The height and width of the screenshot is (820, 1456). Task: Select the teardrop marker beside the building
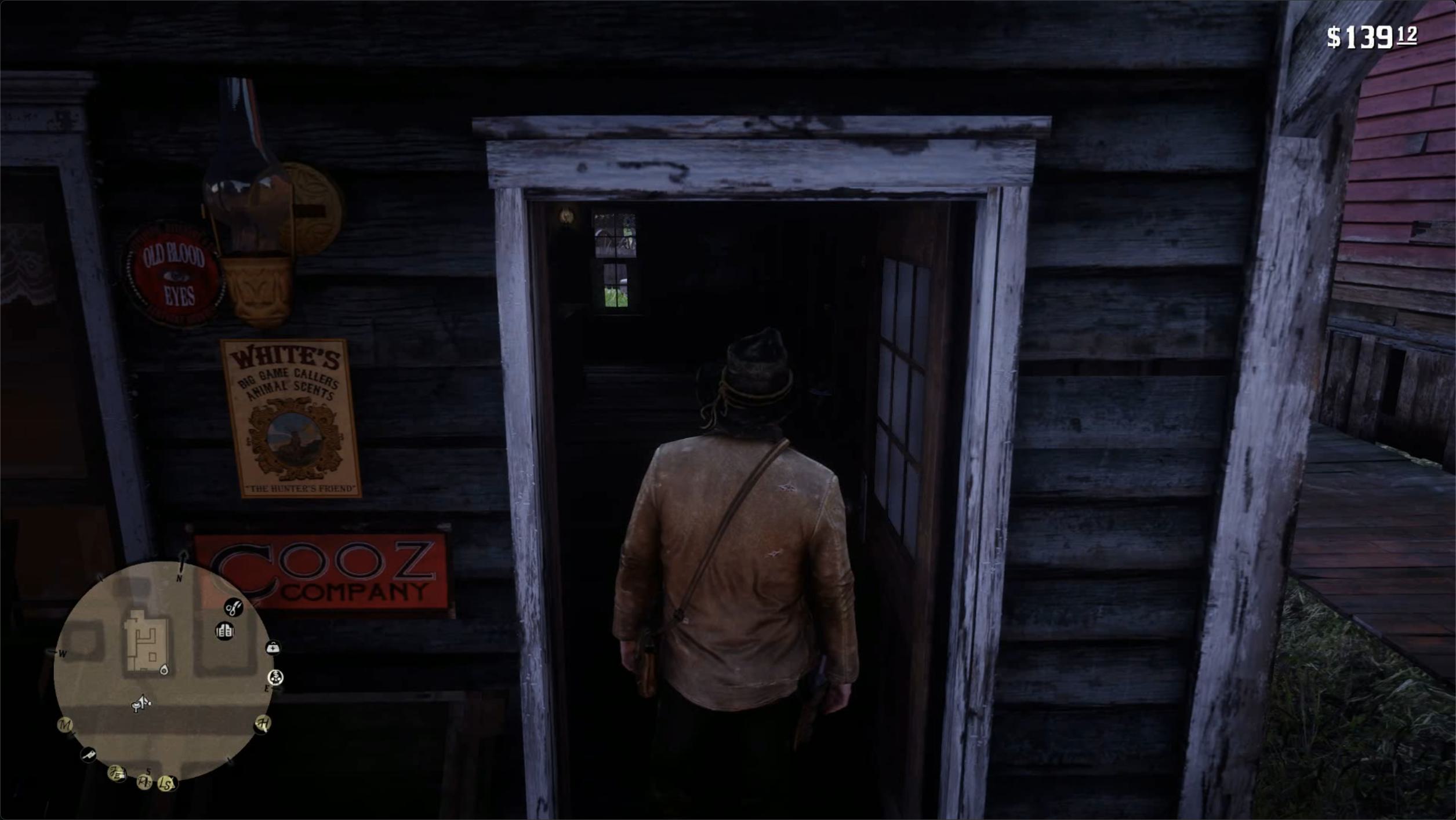[x=164, y=670]
